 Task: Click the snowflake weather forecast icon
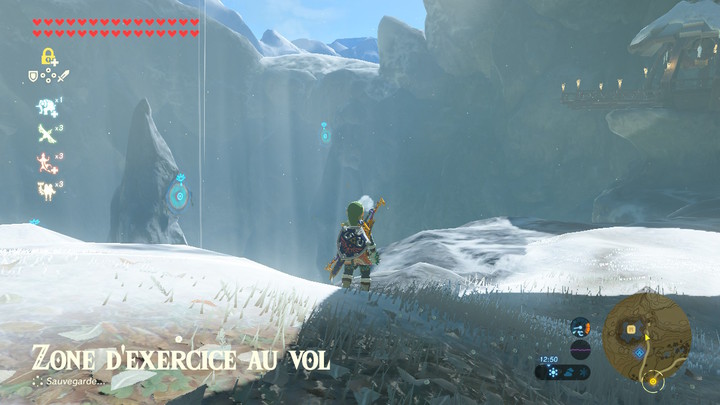553,372
